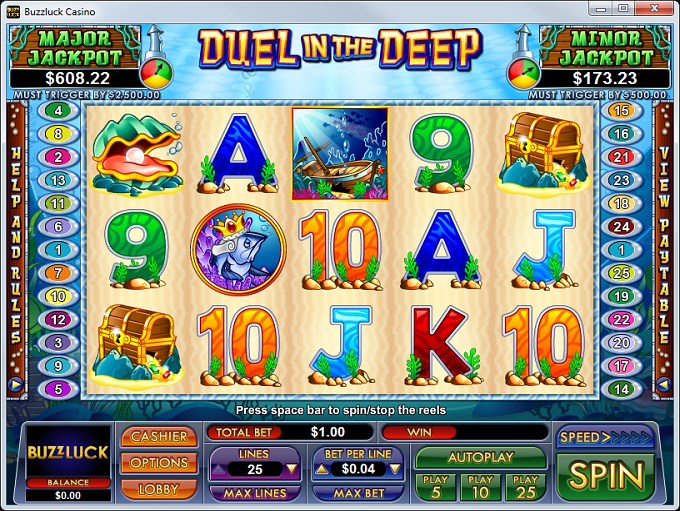Select payline 15 marker
Screen dimensions: 680x511
click(x=622, y=110)
